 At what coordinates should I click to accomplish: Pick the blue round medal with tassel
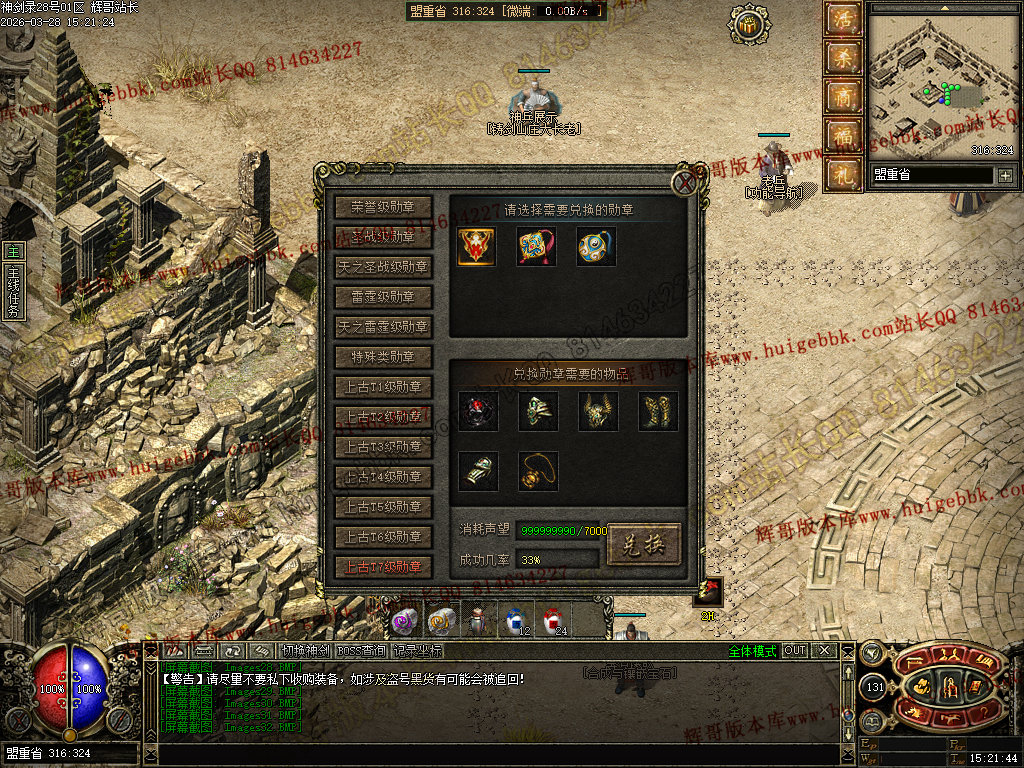[x=596, y=247]
